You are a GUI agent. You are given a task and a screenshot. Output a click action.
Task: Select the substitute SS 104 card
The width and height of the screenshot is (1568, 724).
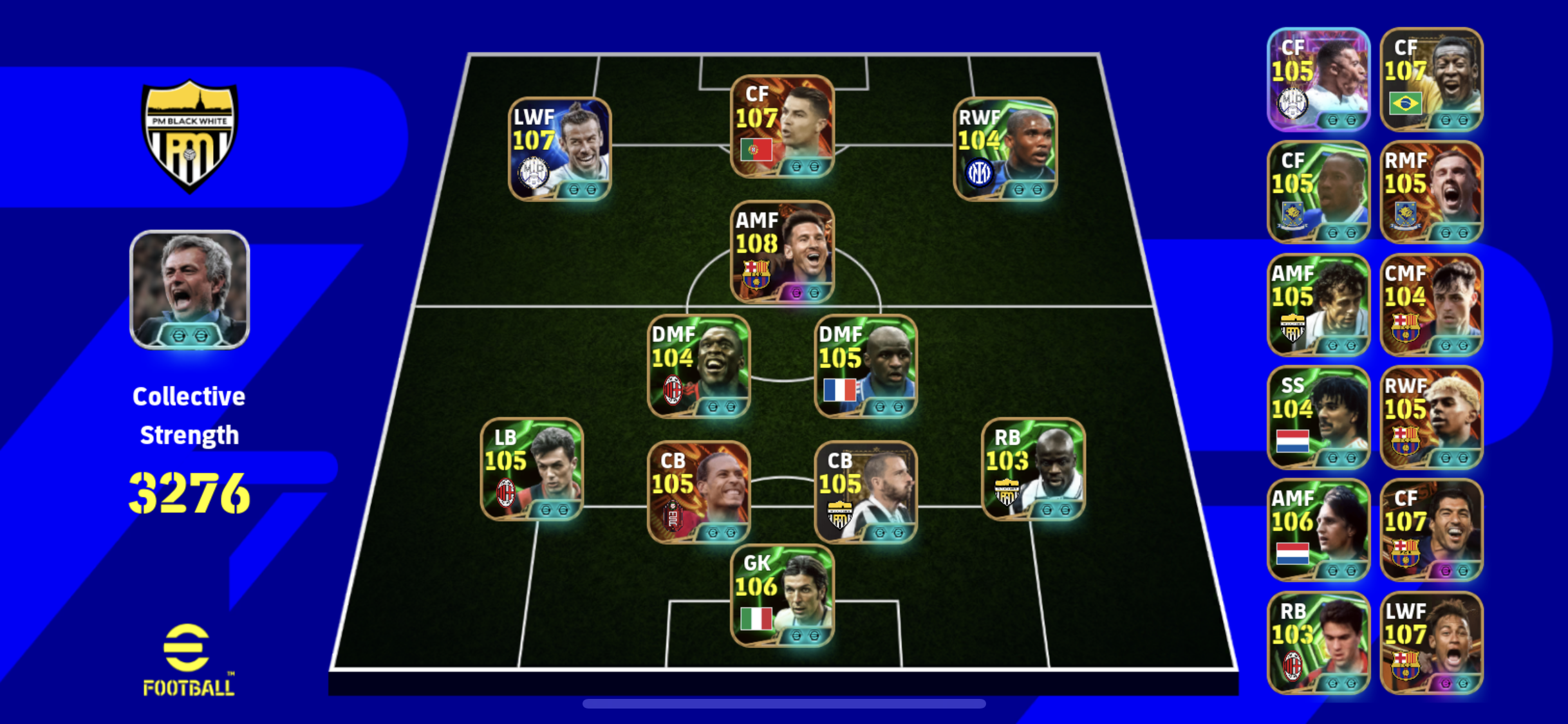1318,417
